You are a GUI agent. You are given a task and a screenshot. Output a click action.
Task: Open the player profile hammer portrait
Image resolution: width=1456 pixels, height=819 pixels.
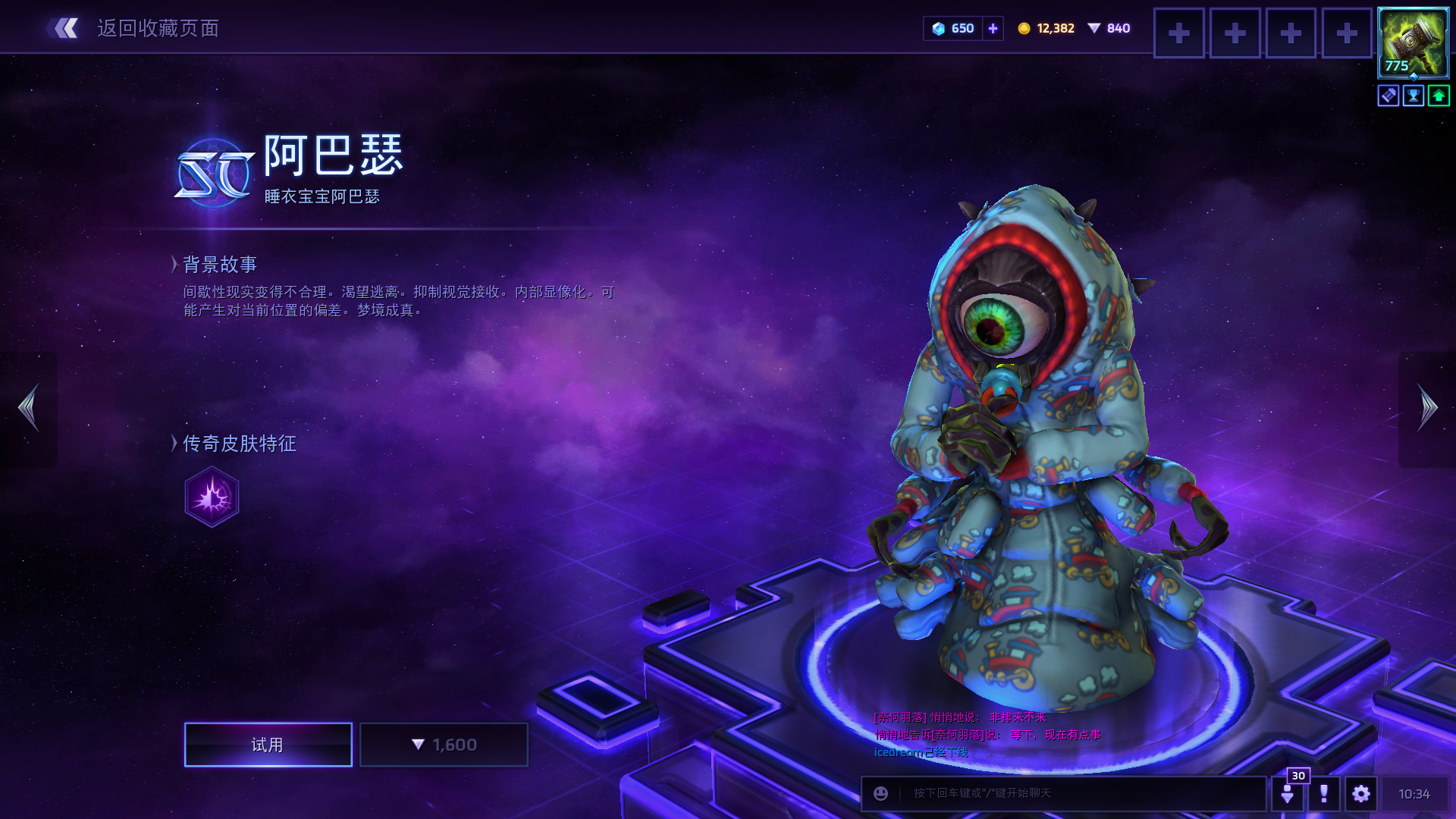pyautogui.click(x=1413, y=42)
